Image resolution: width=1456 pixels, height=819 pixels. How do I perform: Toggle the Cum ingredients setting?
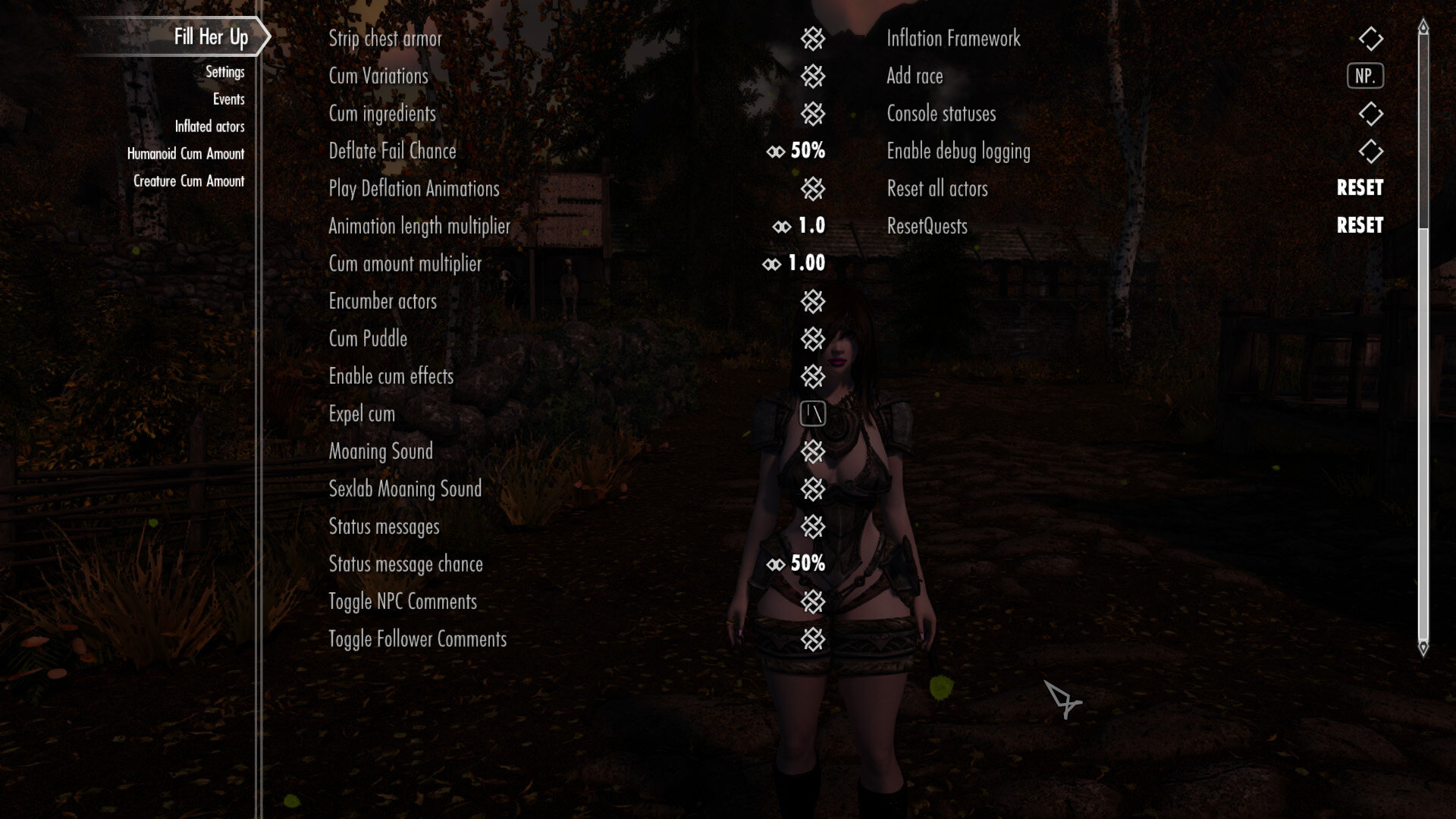(814, 114)
